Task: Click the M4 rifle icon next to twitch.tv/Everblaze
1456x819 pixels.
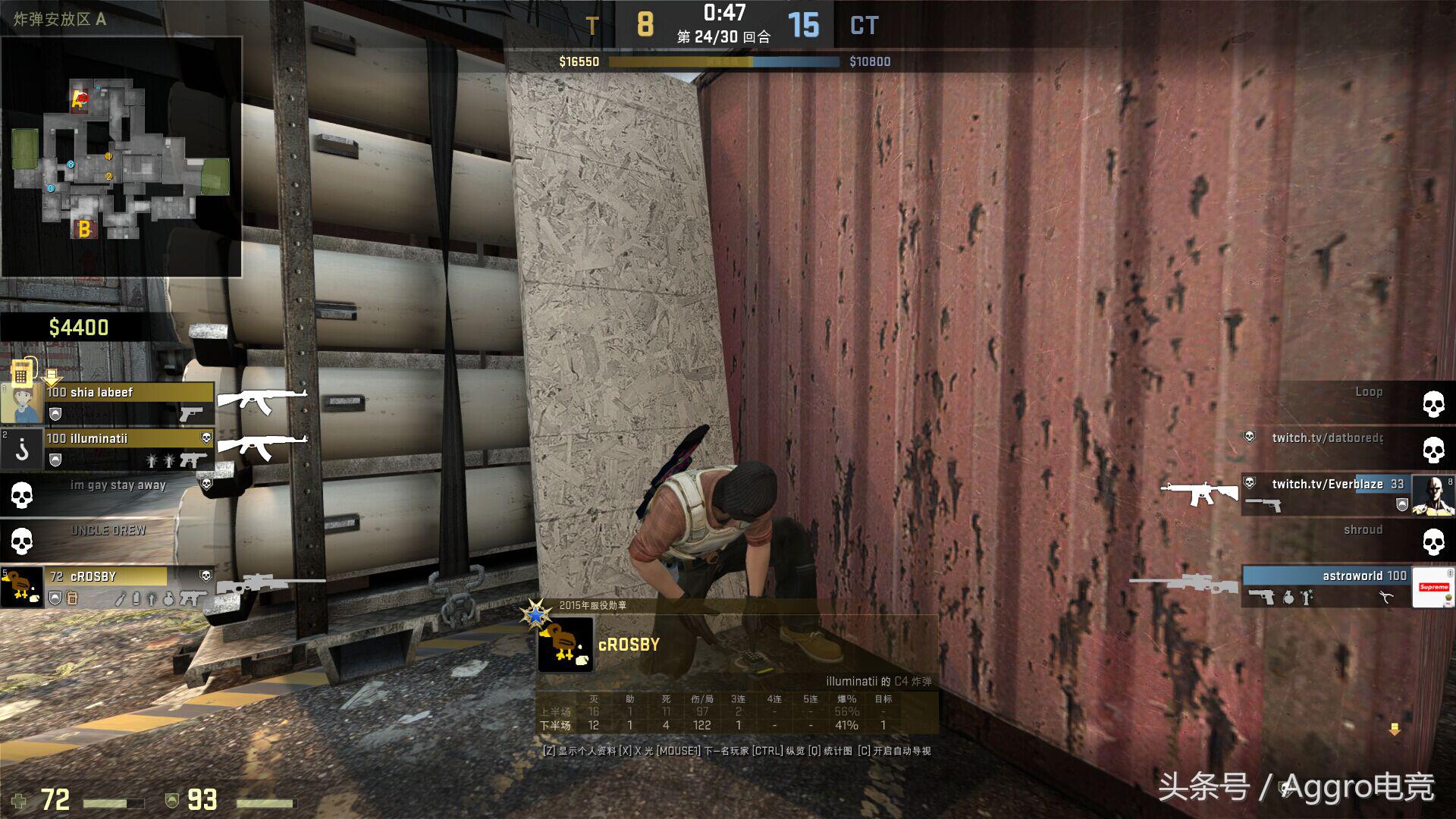Action: point(1199,492)
